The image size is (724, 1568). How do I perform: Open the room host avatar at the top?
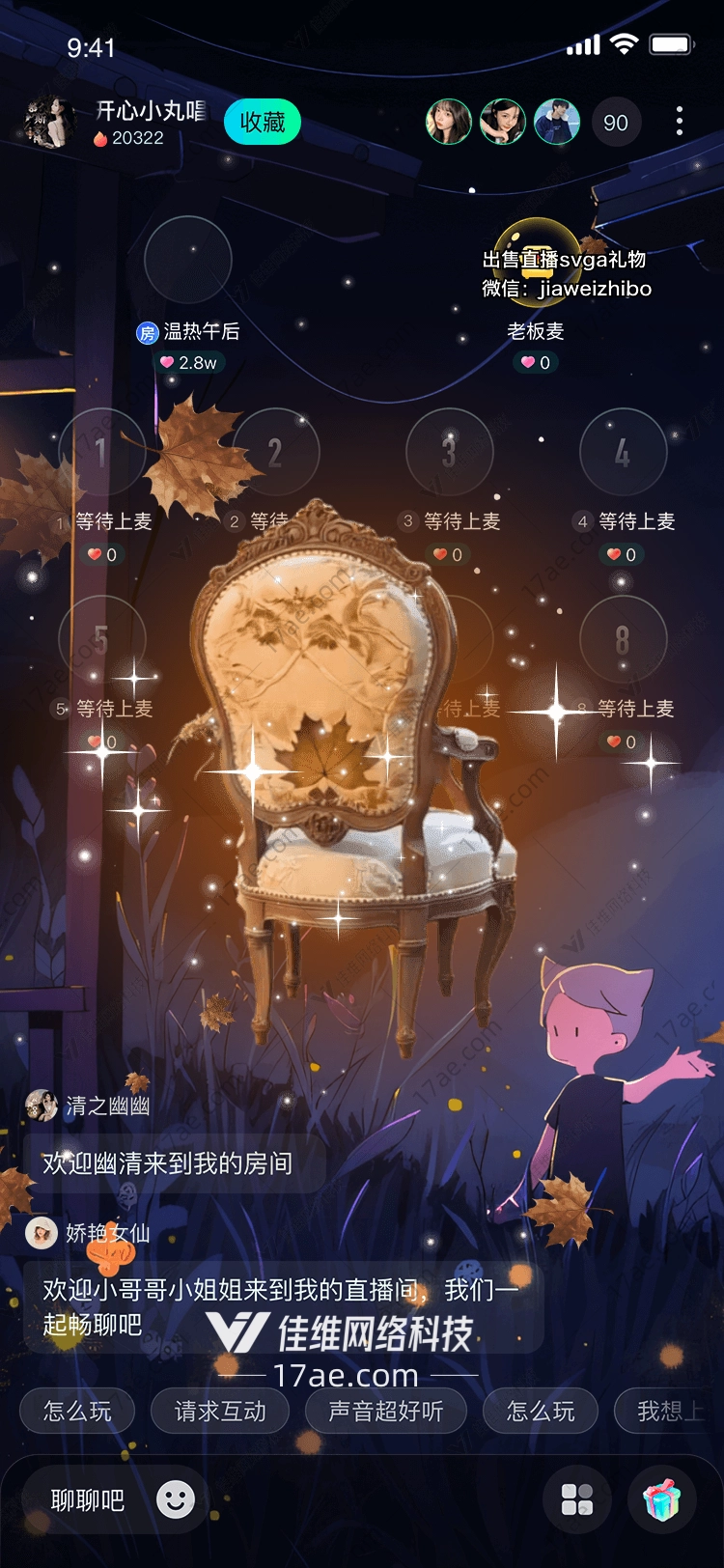[x=48, y=123]
